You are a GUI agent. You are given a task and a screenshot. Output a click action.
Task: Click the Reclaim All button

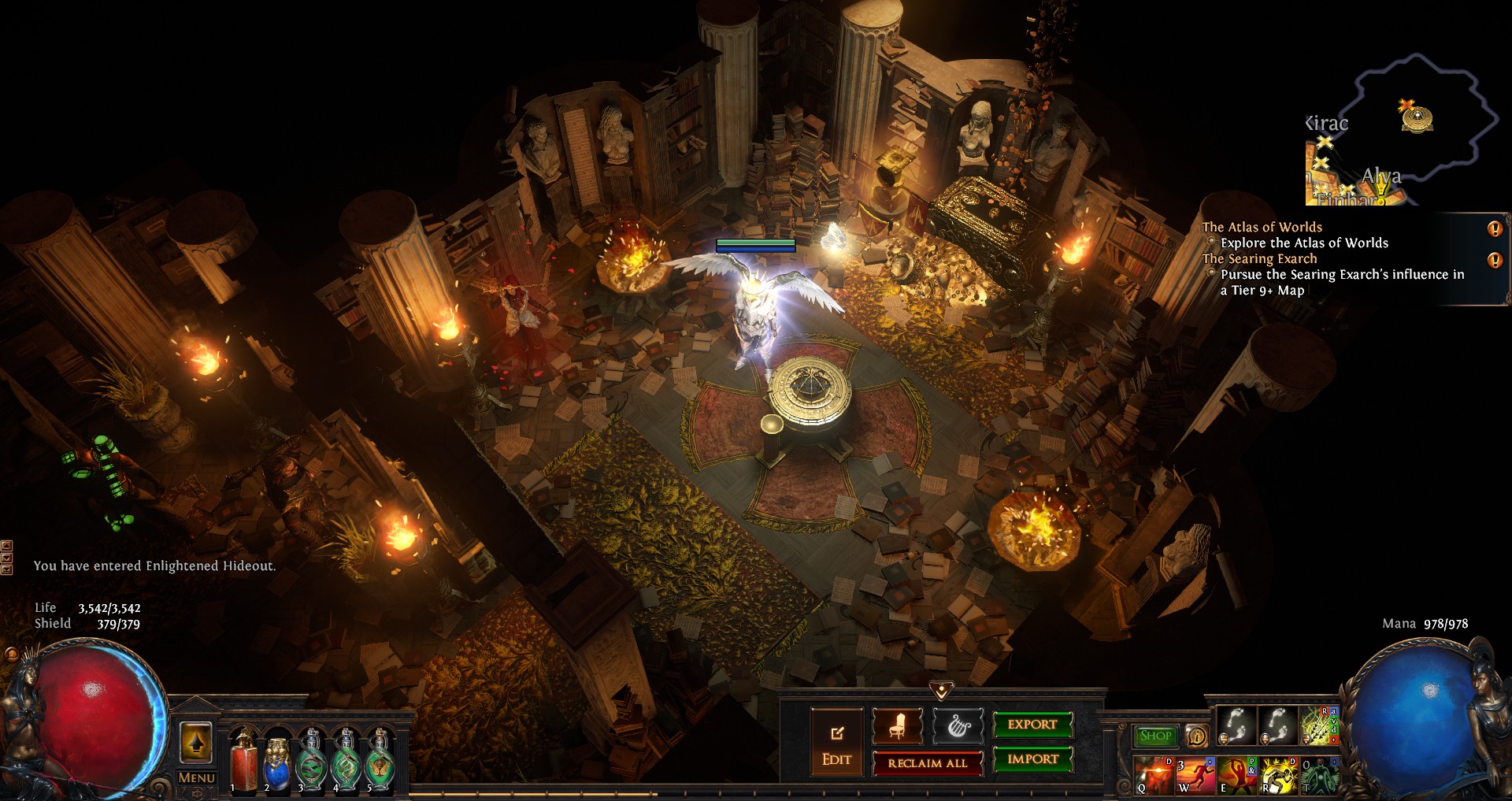tap(927, 763)
